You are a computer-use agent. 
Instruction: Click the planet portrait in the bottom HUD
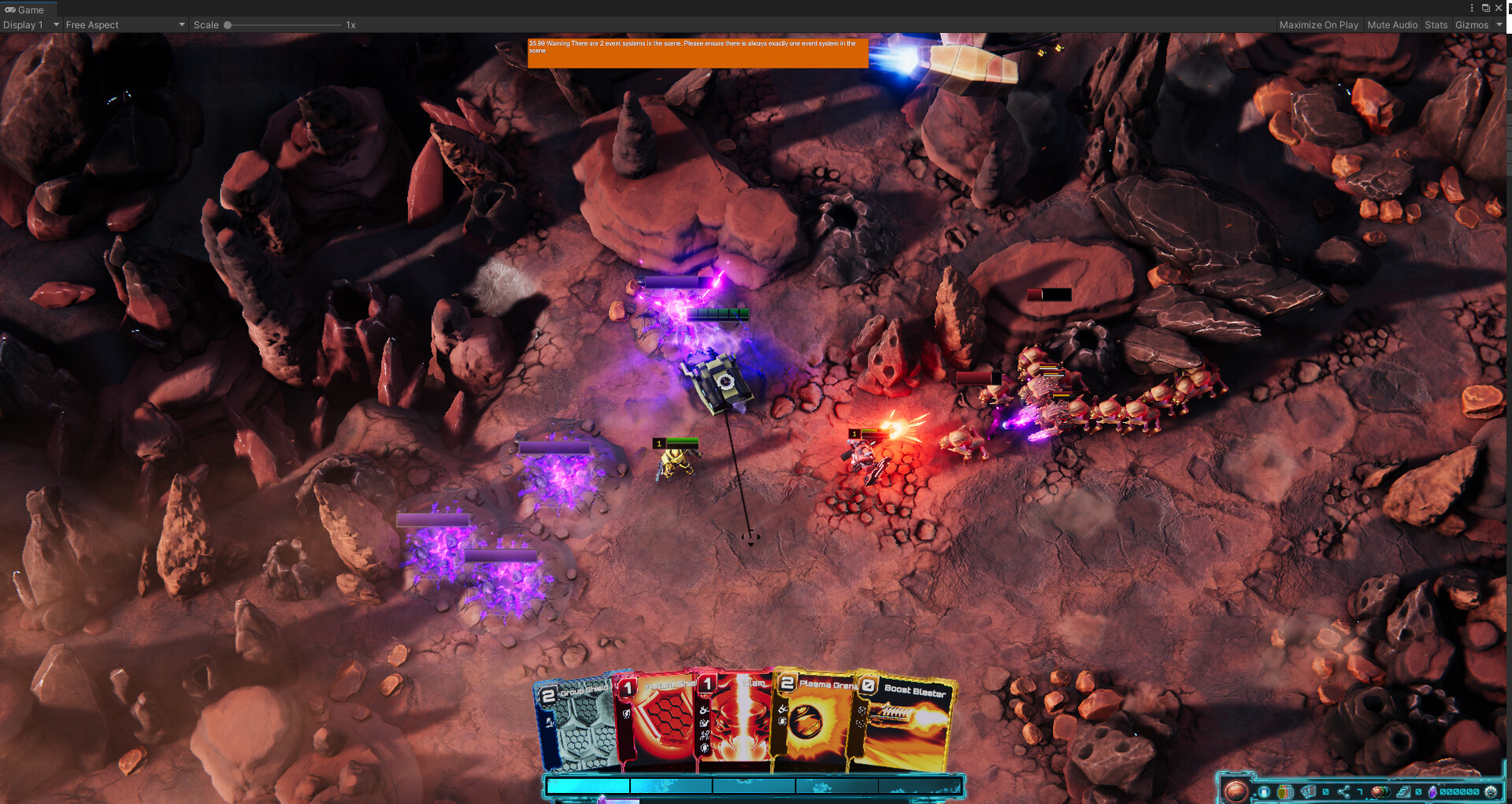[x=1236, y=789]
